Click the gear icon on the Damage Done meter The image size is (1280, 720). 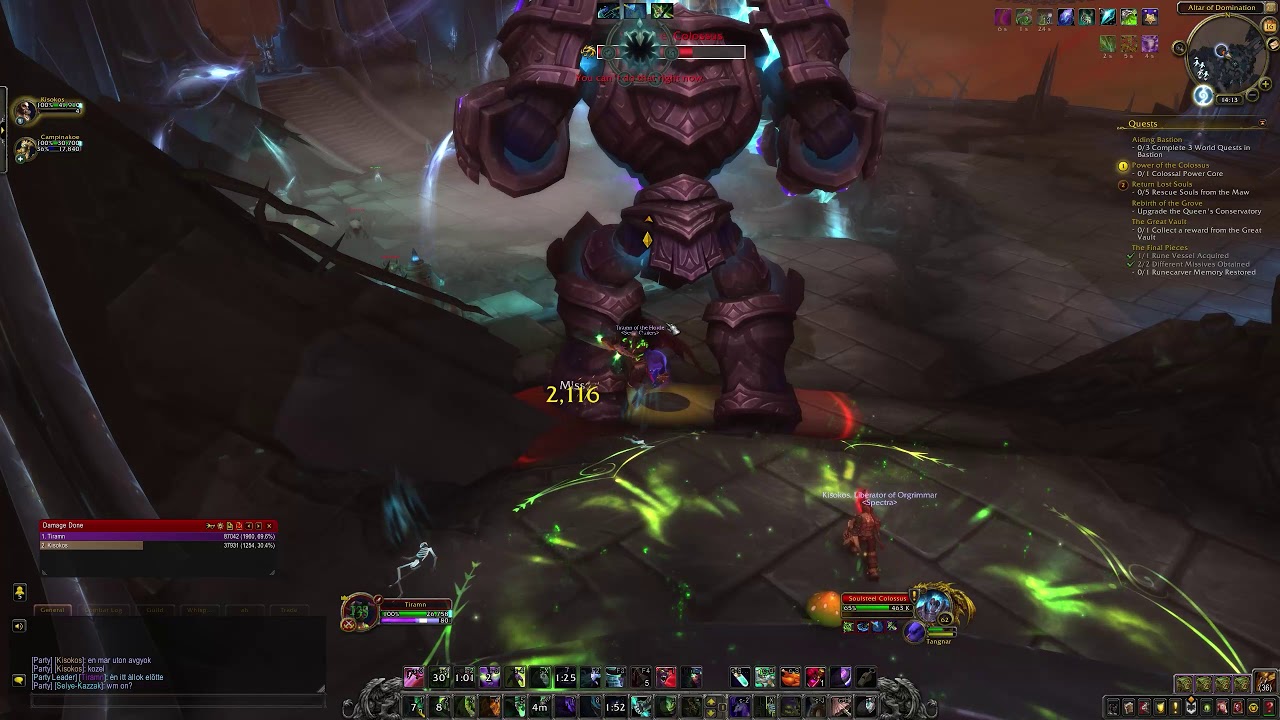(x=219, y=526)
